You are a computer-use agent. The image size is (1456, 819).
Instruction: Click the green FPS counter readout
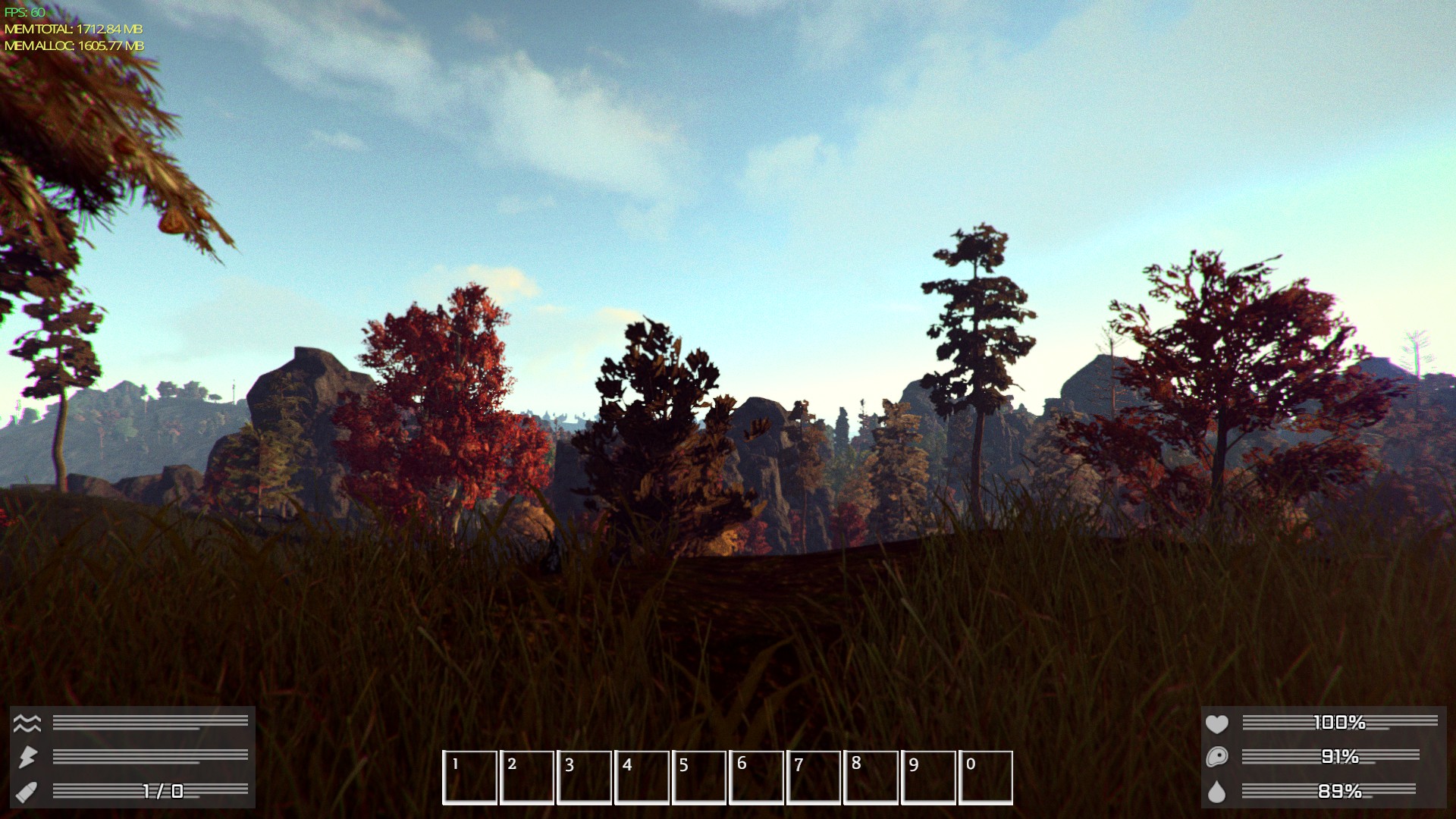(x=23, y=10)
